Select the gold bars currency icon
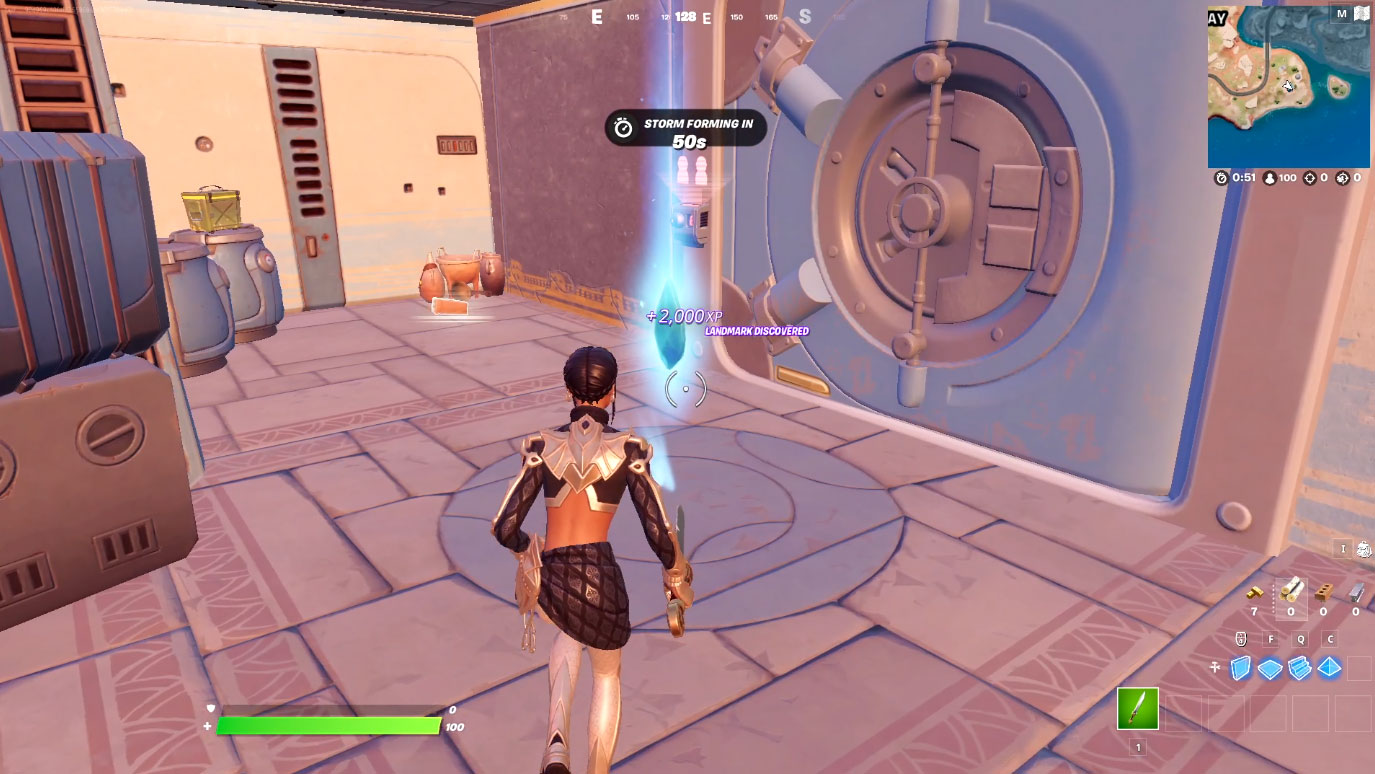This screenshot has width=1375, height=774. [x=1253, y=591]
